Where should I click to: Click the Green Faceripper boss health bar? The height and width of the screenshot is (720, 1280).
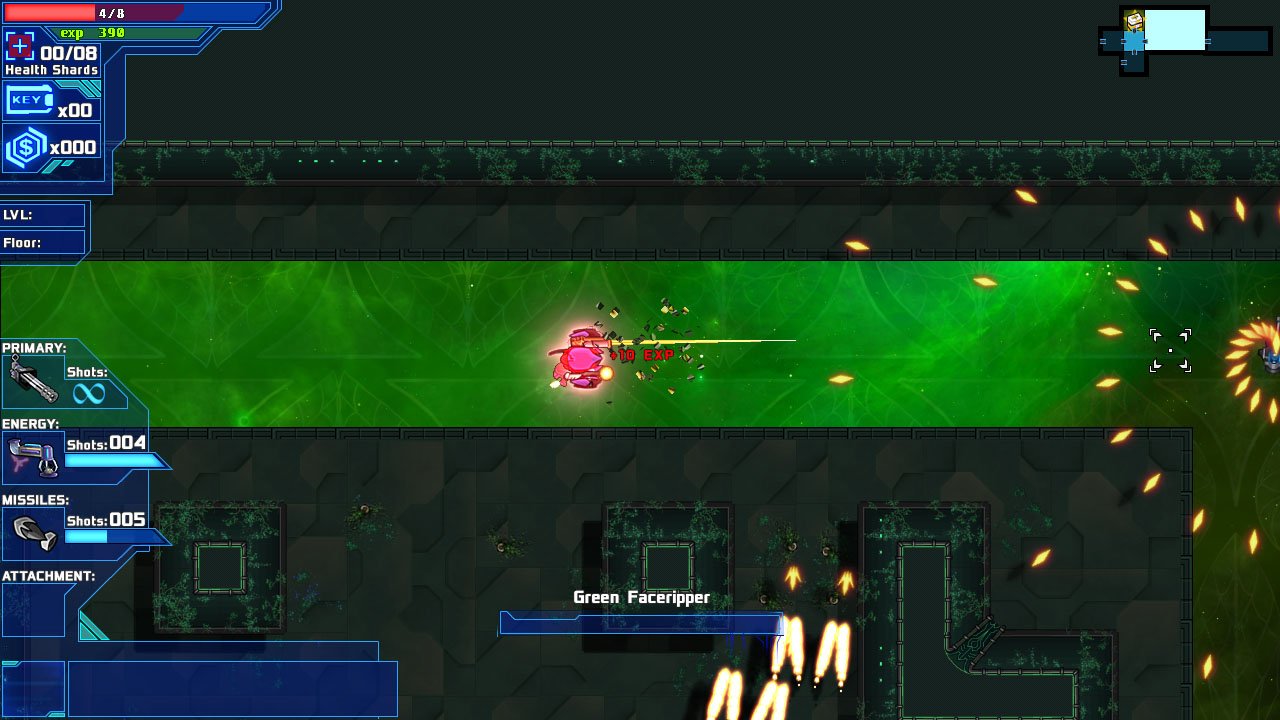tap(640, 622)
